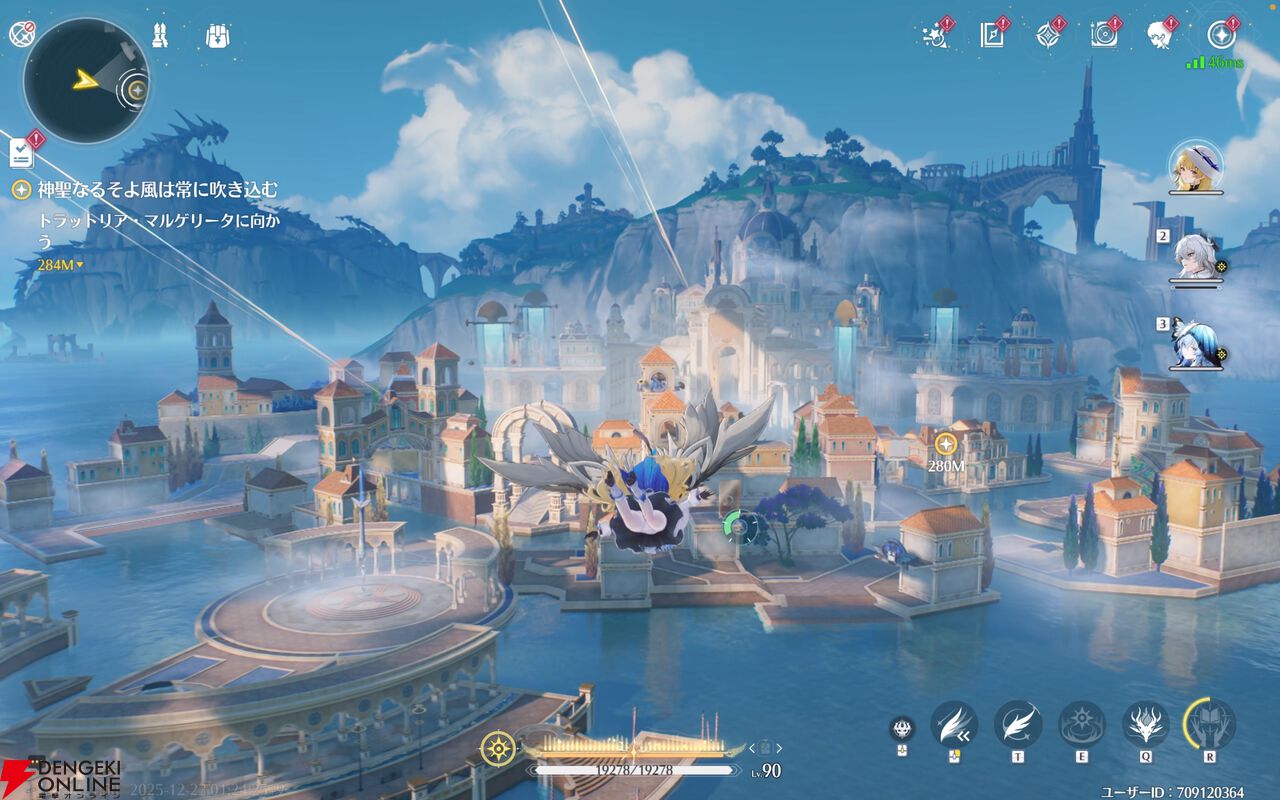The image size is (1280, 800).
Task: Open the backpack inventory icon
Action: coord(217,36)
